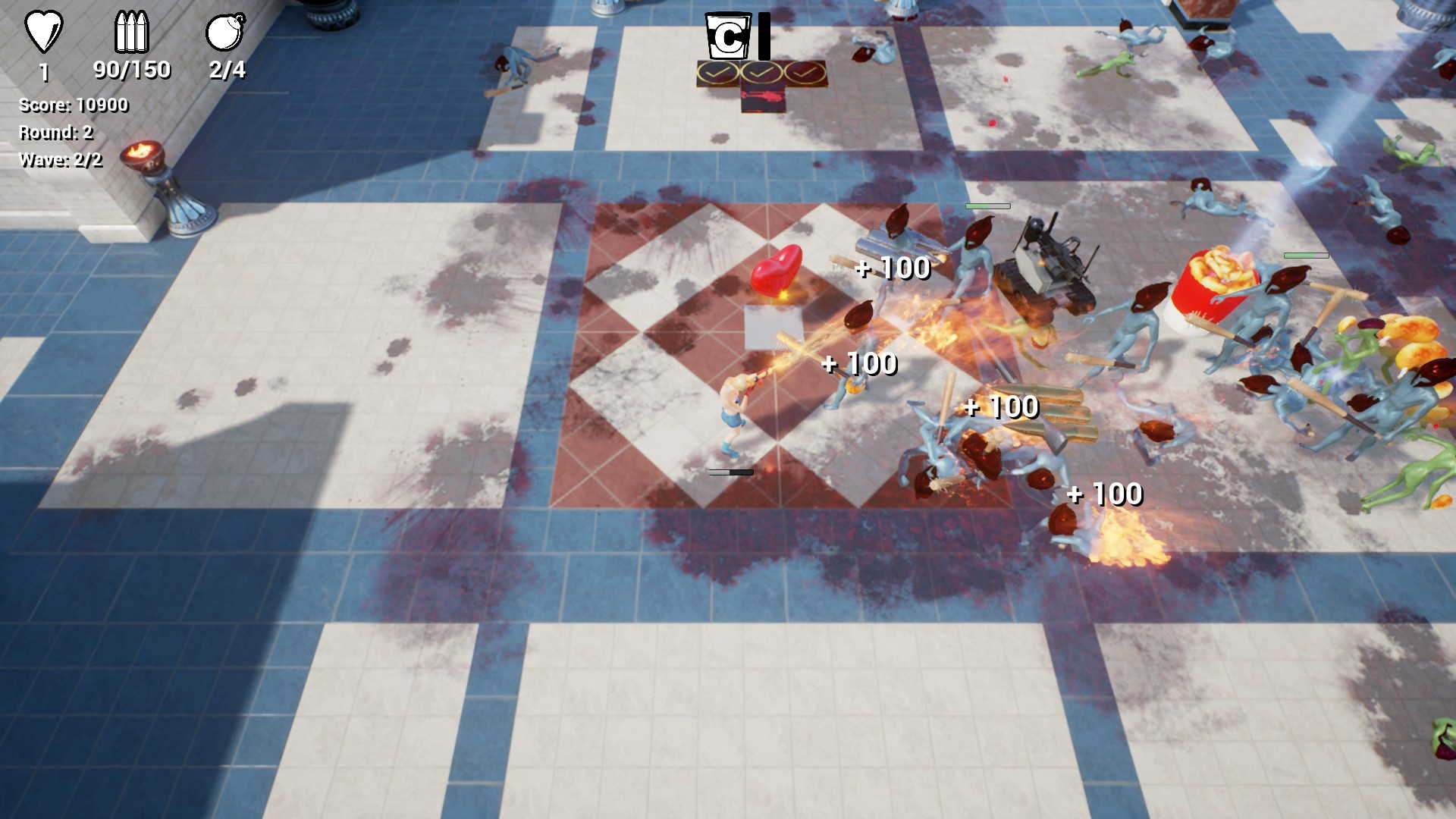
Task: Click the C rank badge
Action: point(728,36)
